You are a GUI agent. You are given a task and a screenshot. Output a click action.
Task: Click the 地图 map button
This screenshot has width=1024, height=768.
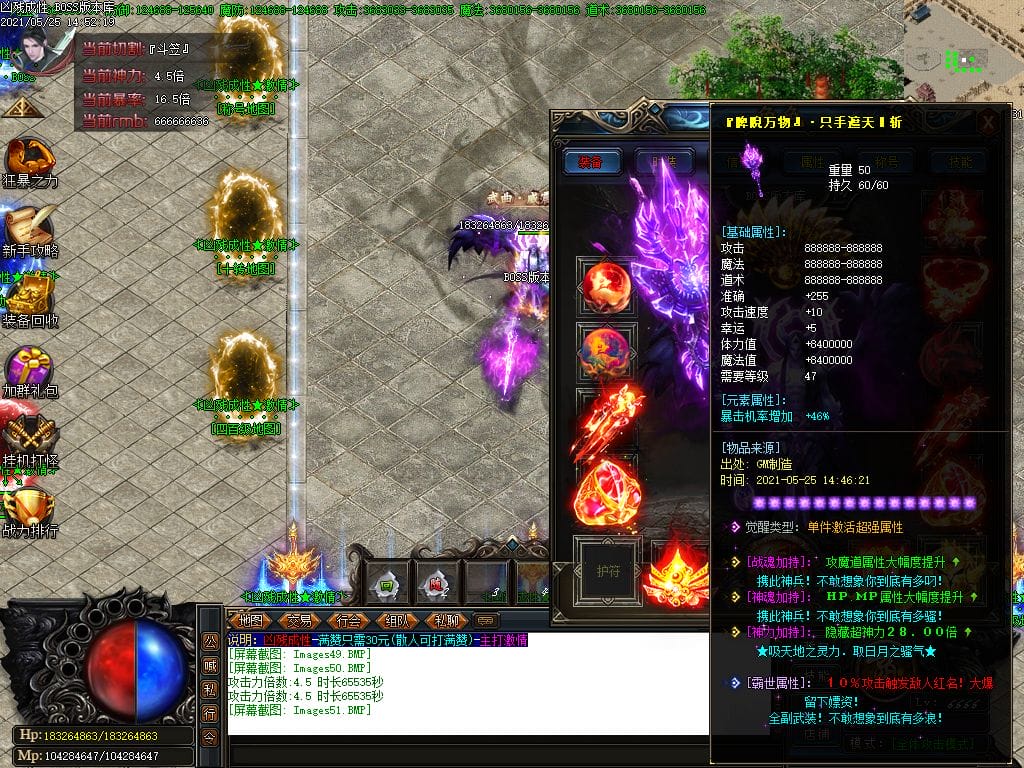249,620
